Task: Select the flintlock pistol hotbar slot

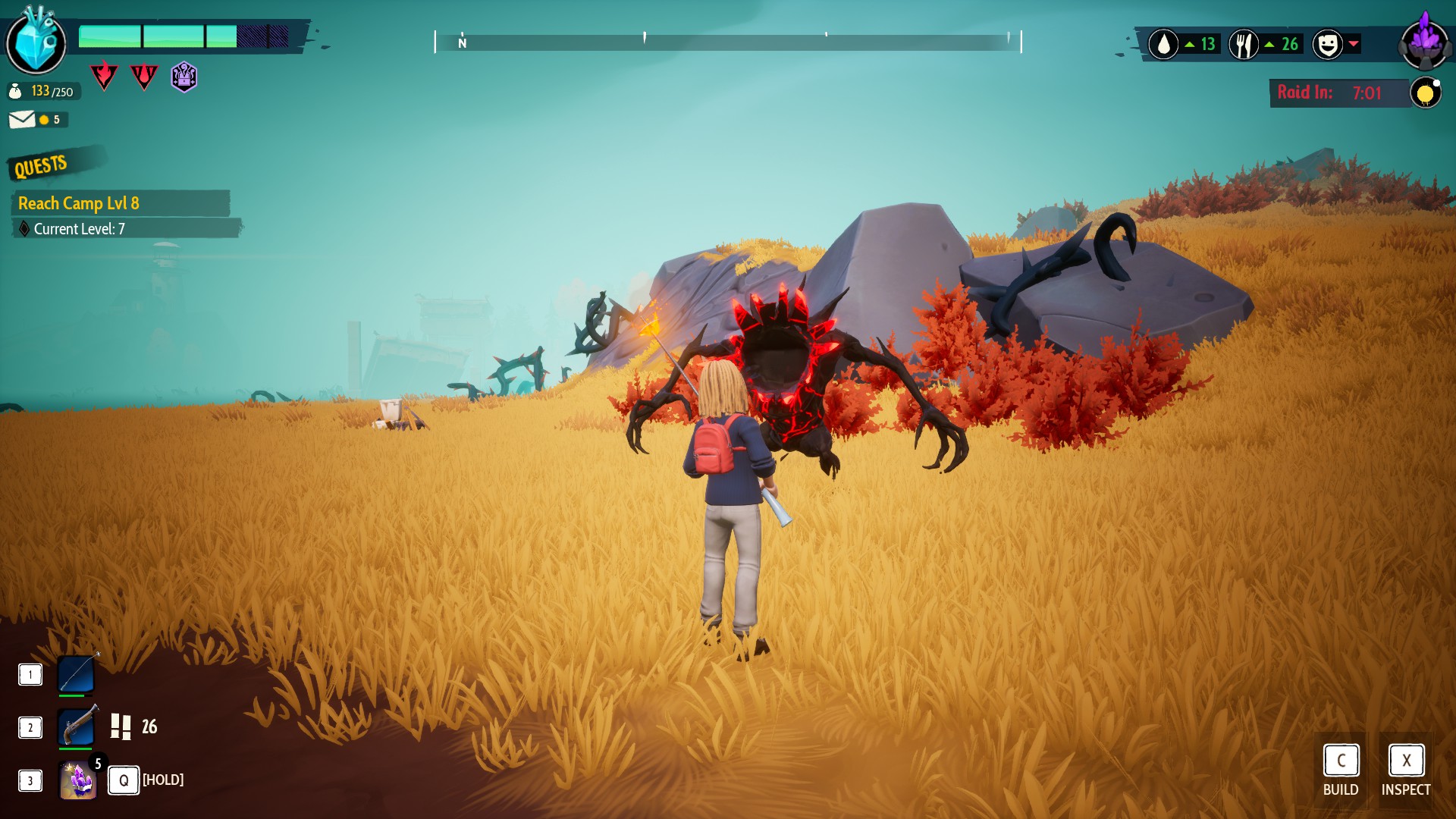Action: pos(77,727)
